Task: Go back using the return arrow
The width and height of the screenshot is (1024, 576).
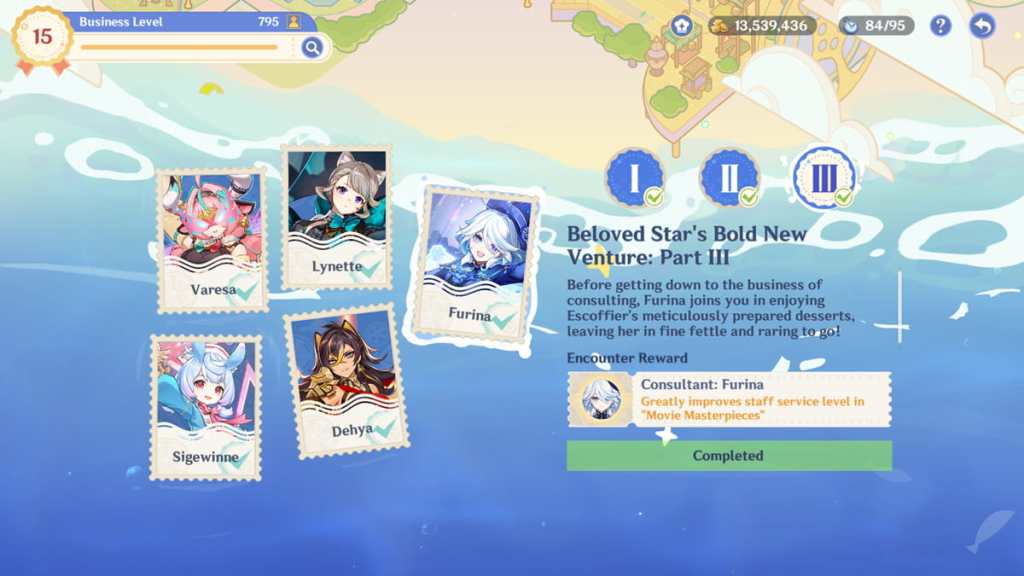Action: click(x=982, y=26)
